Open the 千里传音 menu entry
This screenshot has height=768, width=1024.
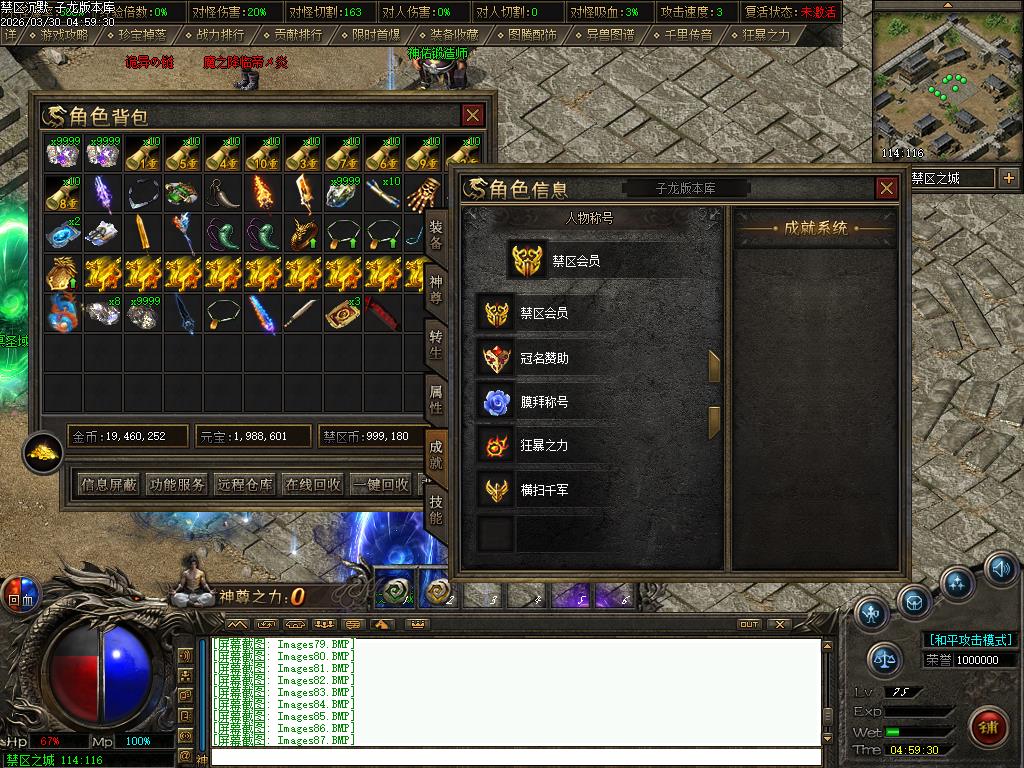(688, 34)
